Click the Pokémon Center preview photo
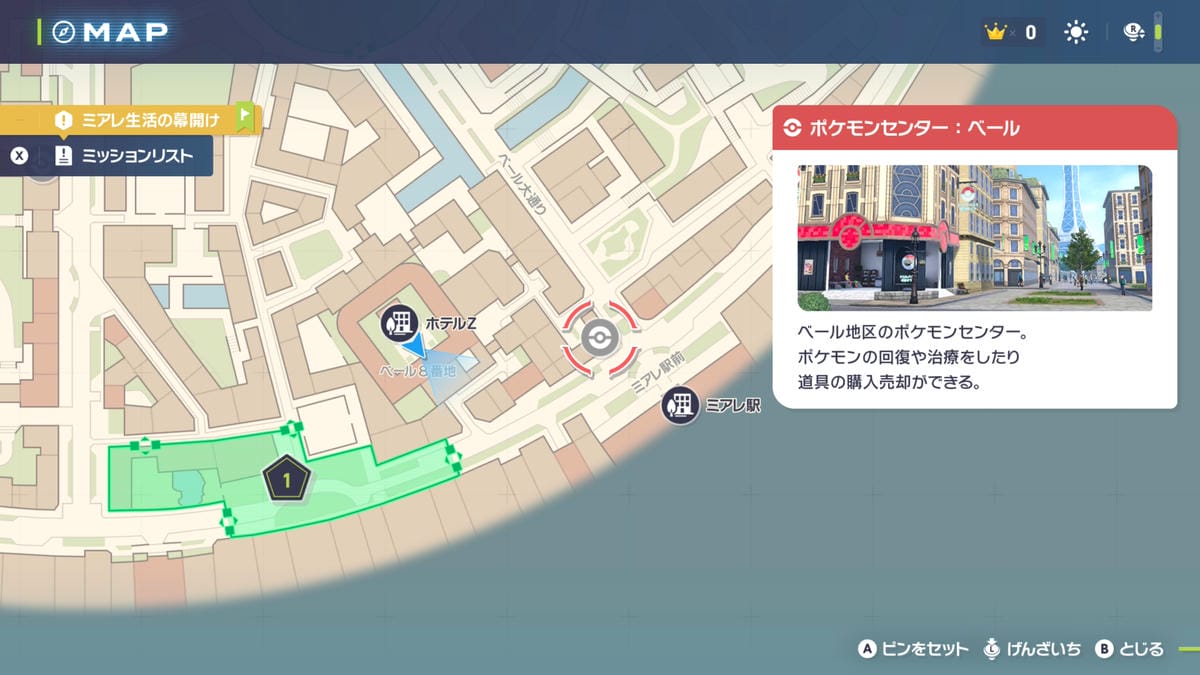 (x=974, y=238)
